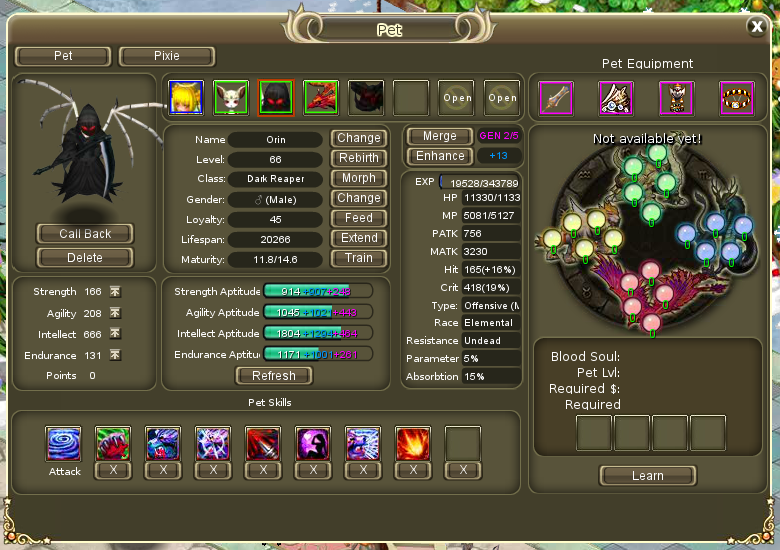Select the blonde-haired pet portrait
The image size is (780, 550).
186,98
